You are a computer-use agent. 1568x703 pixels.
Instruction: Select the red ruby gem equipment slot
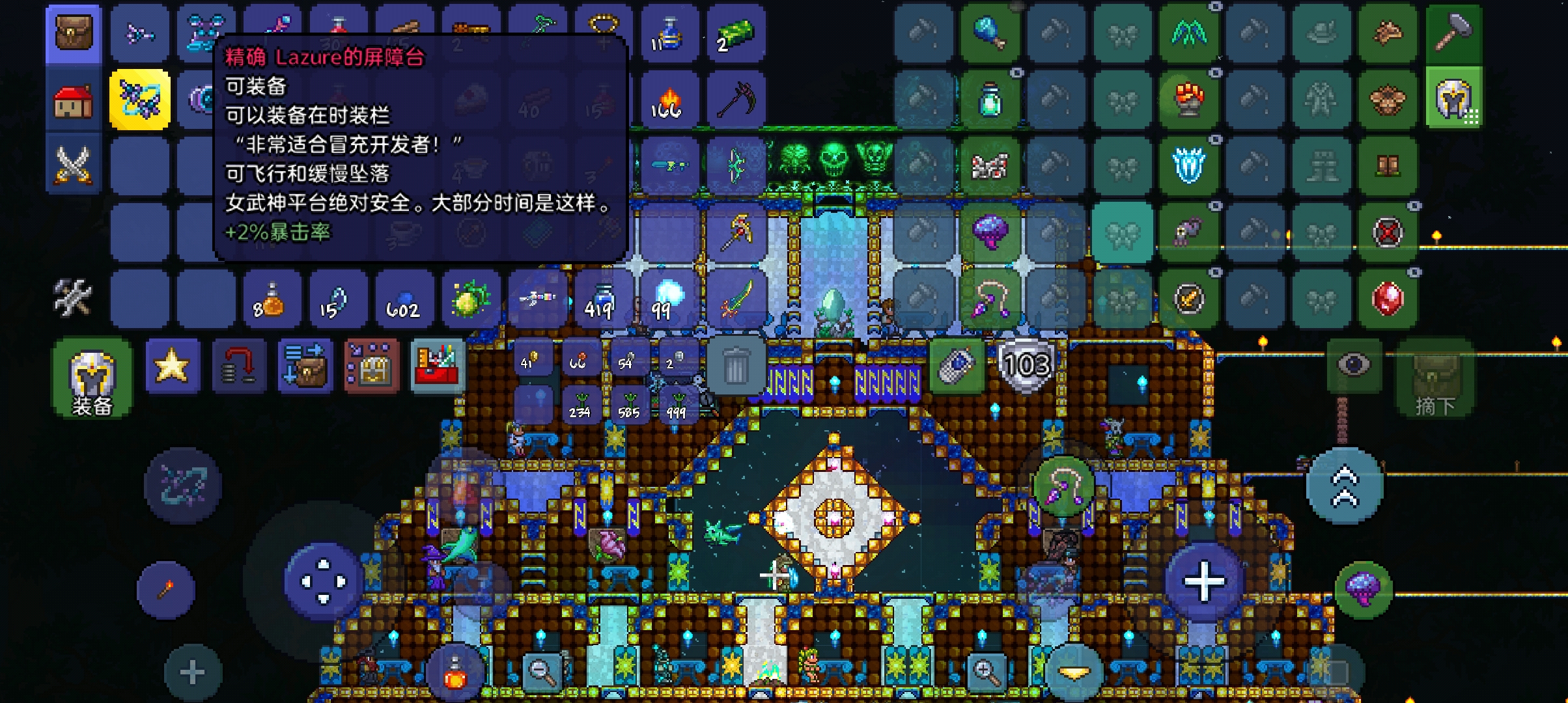click(x=1387, y=299)
